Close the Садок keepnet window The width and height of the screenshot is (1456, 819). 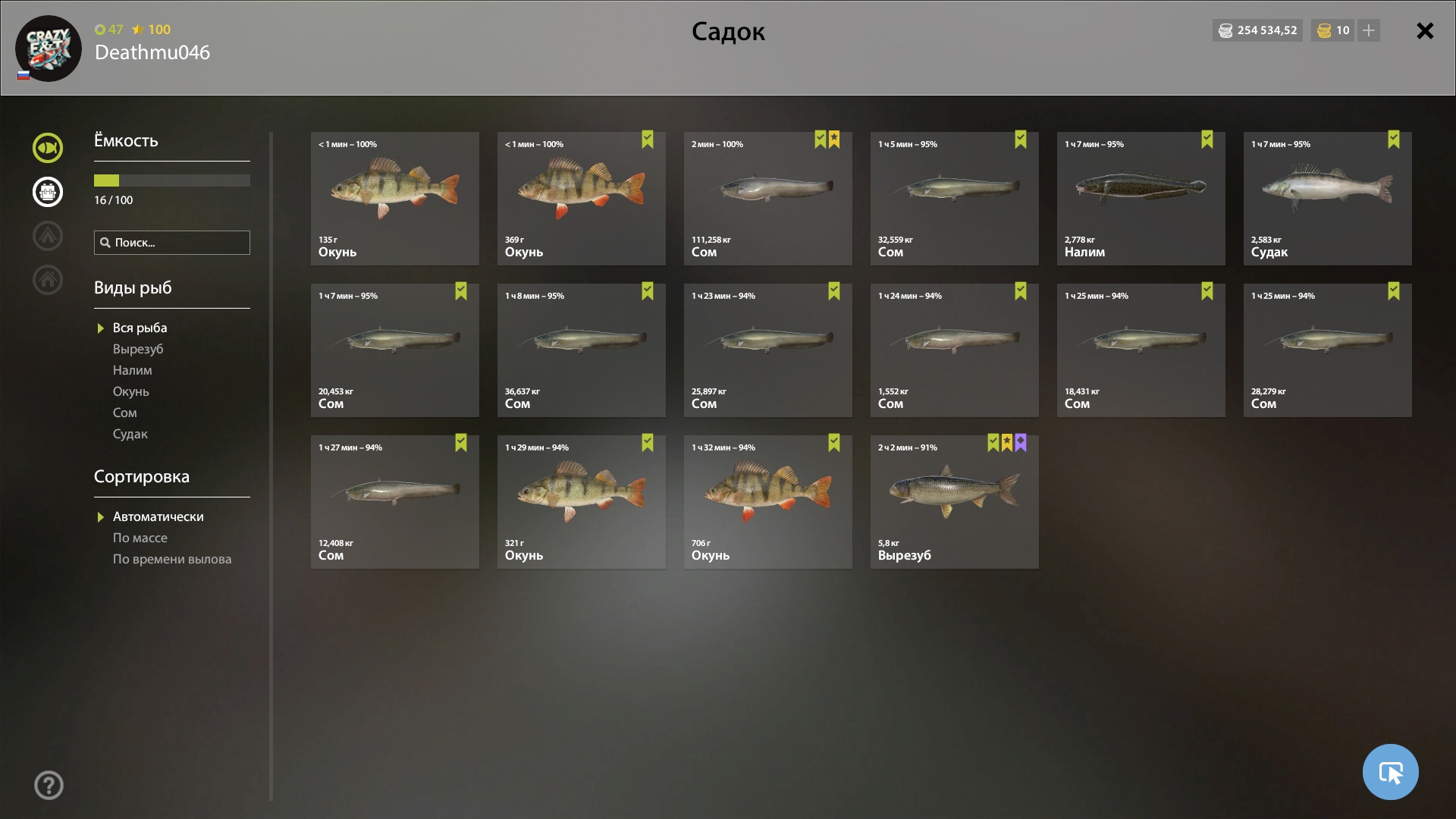1425,31
